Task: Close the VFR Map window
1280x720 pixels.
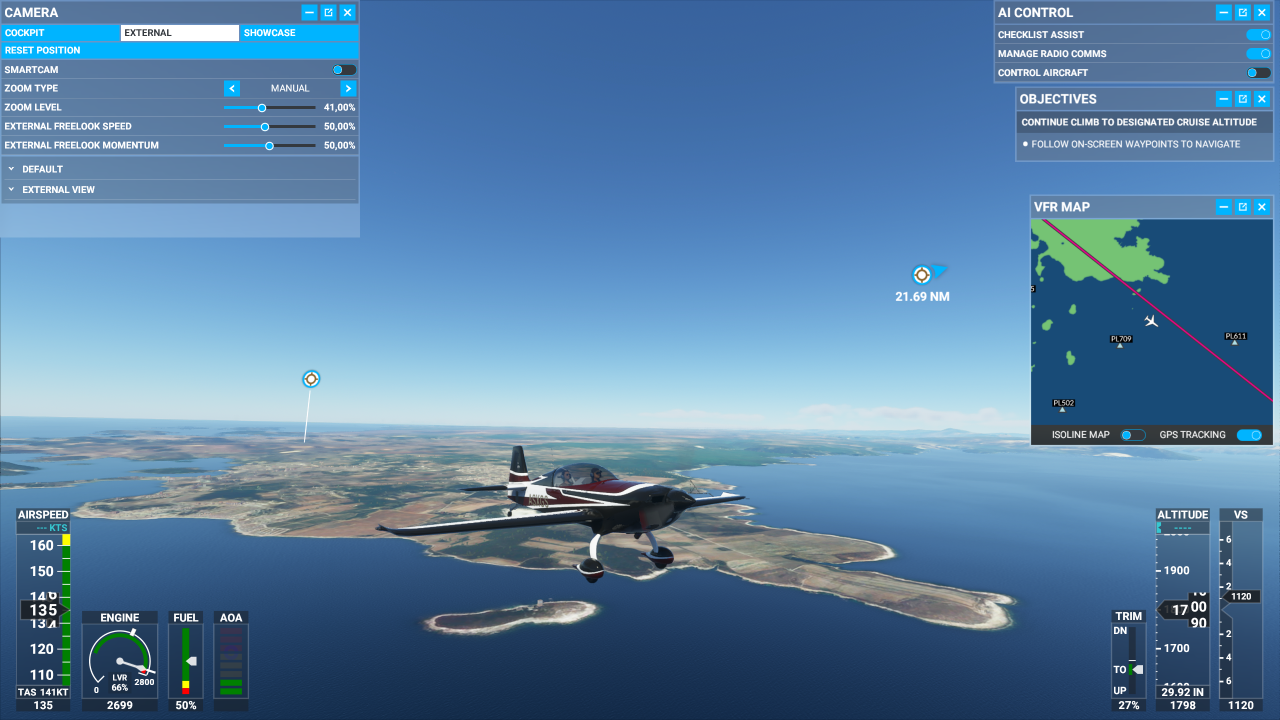Action: tap(1262, 207)
